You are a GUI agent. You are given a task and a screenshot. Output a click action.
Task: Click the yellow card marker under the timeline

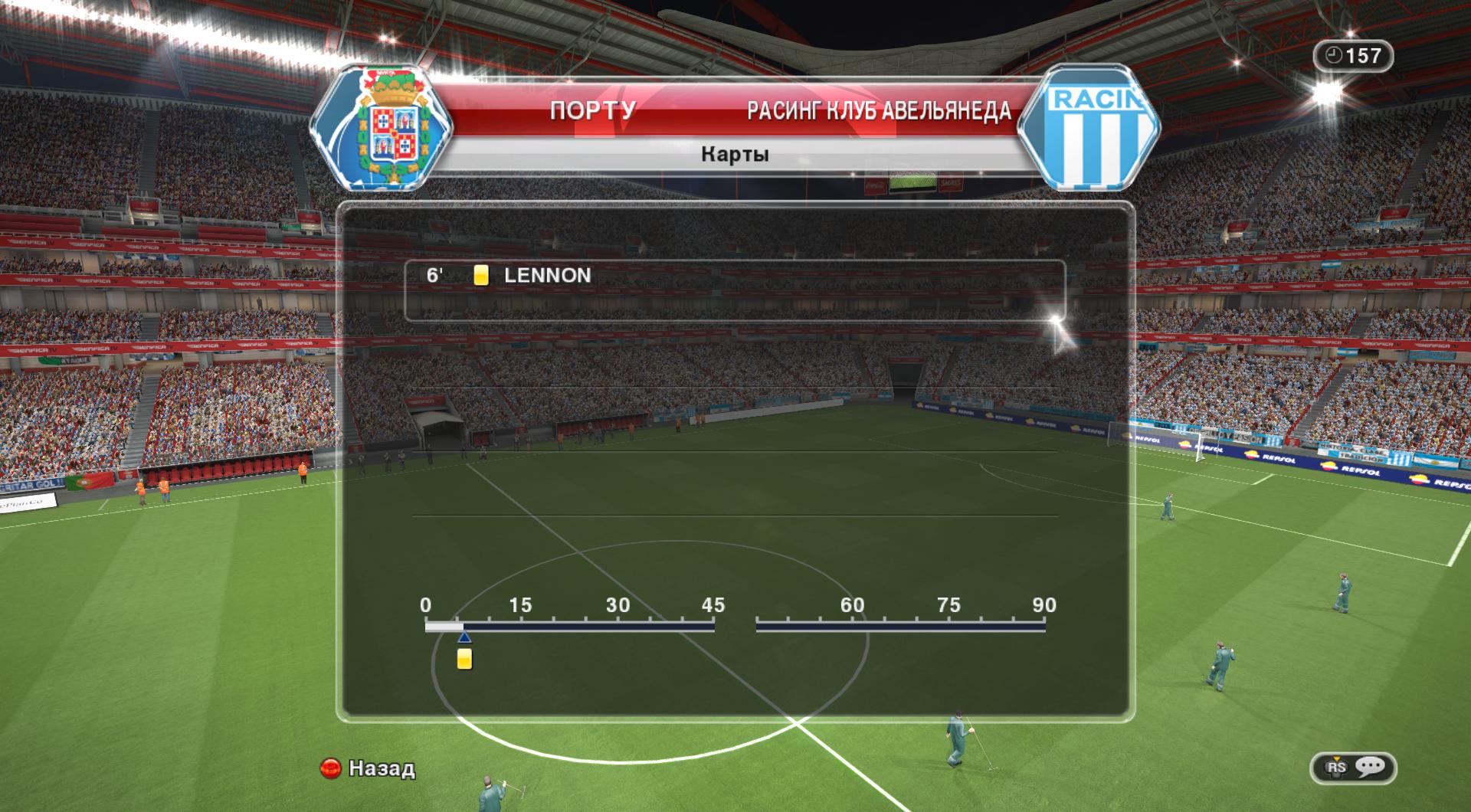(x=464, y=659)
